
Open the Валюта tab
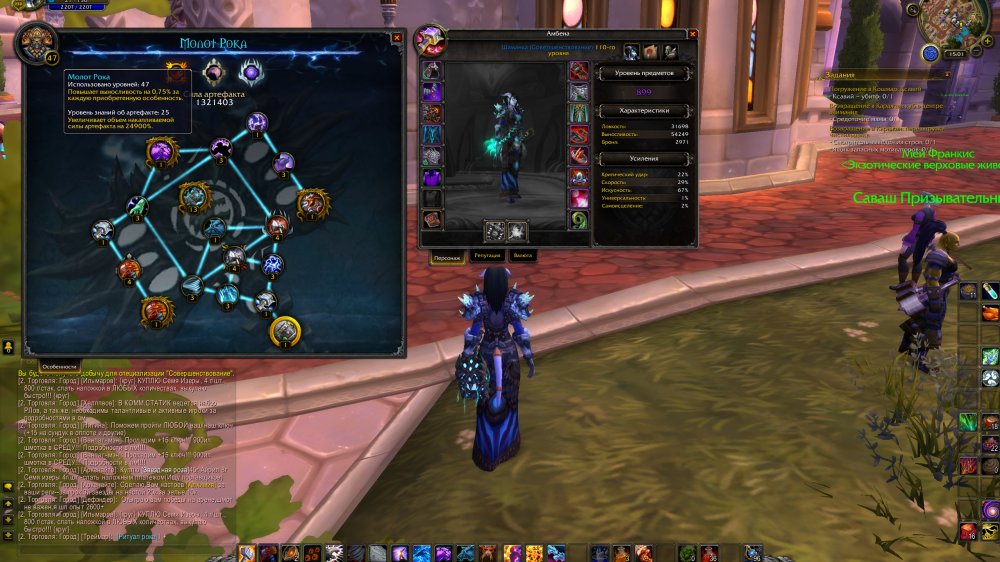[523, 256]
